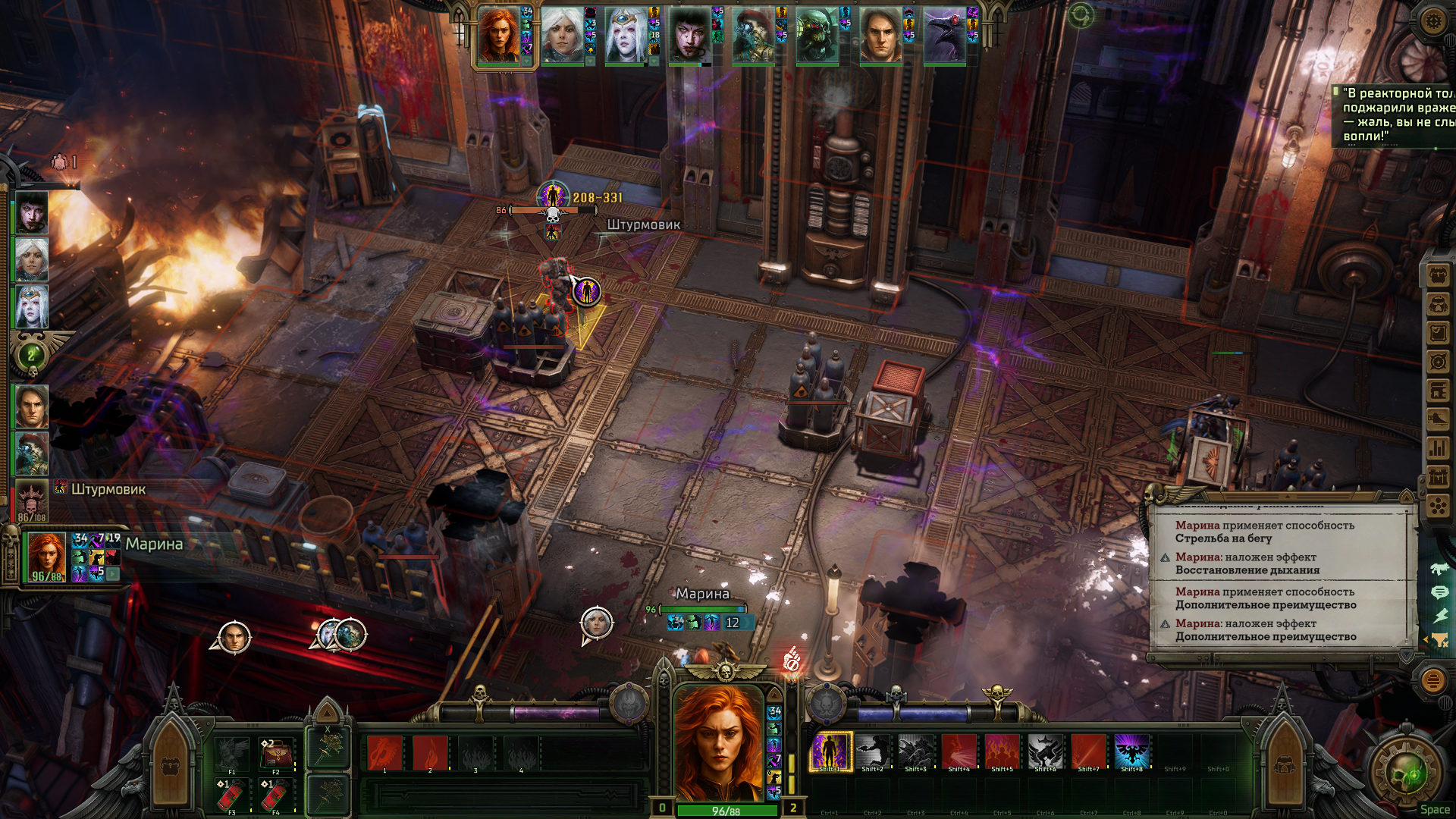Open the inventory from the side menu
Image resolution: width=1456 pixels, height=819 pixels.
pyautogui.click(x=1438, y=275)
